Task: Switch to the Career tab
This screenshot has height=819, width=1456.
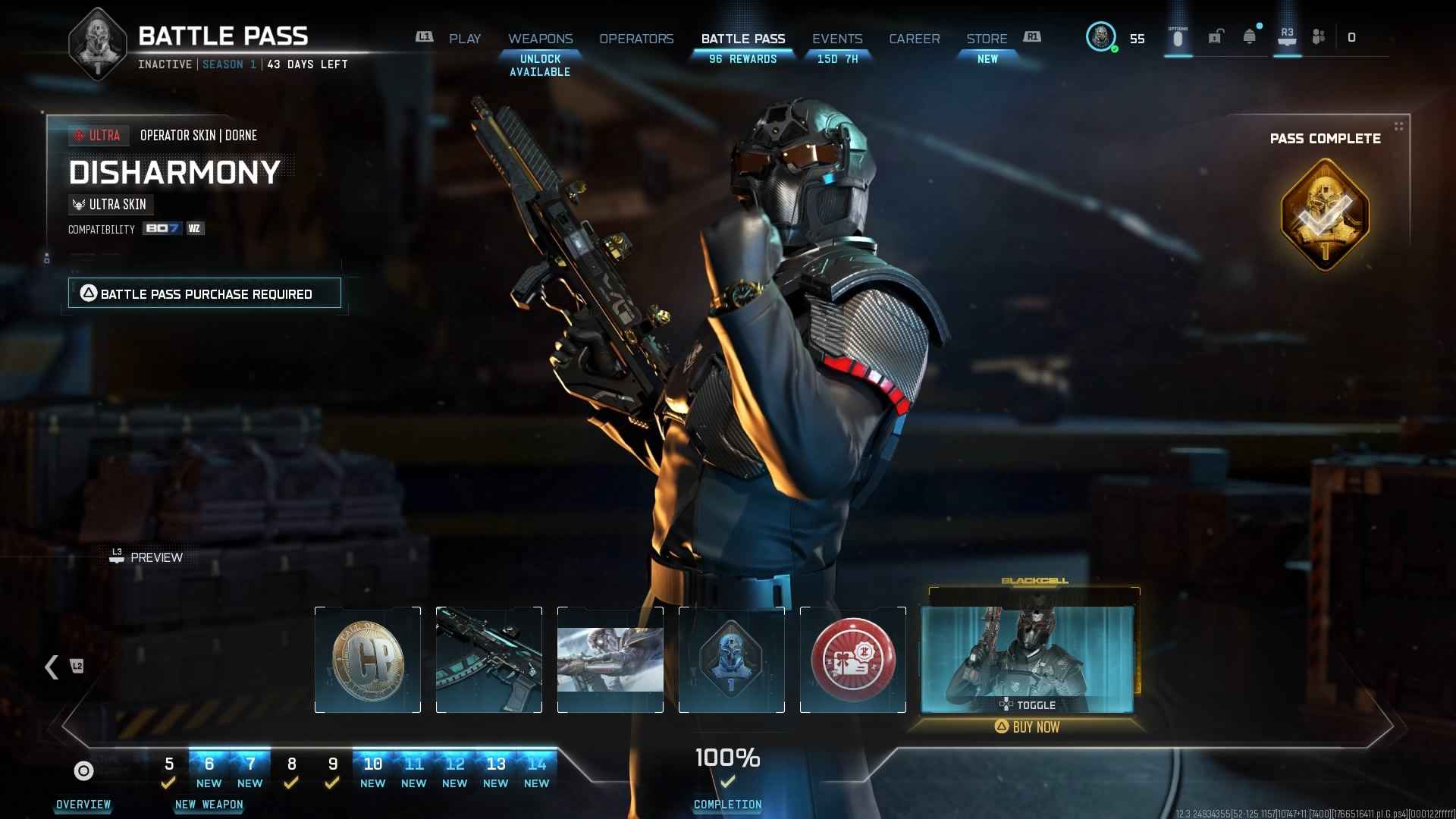Action: point(914,39)
